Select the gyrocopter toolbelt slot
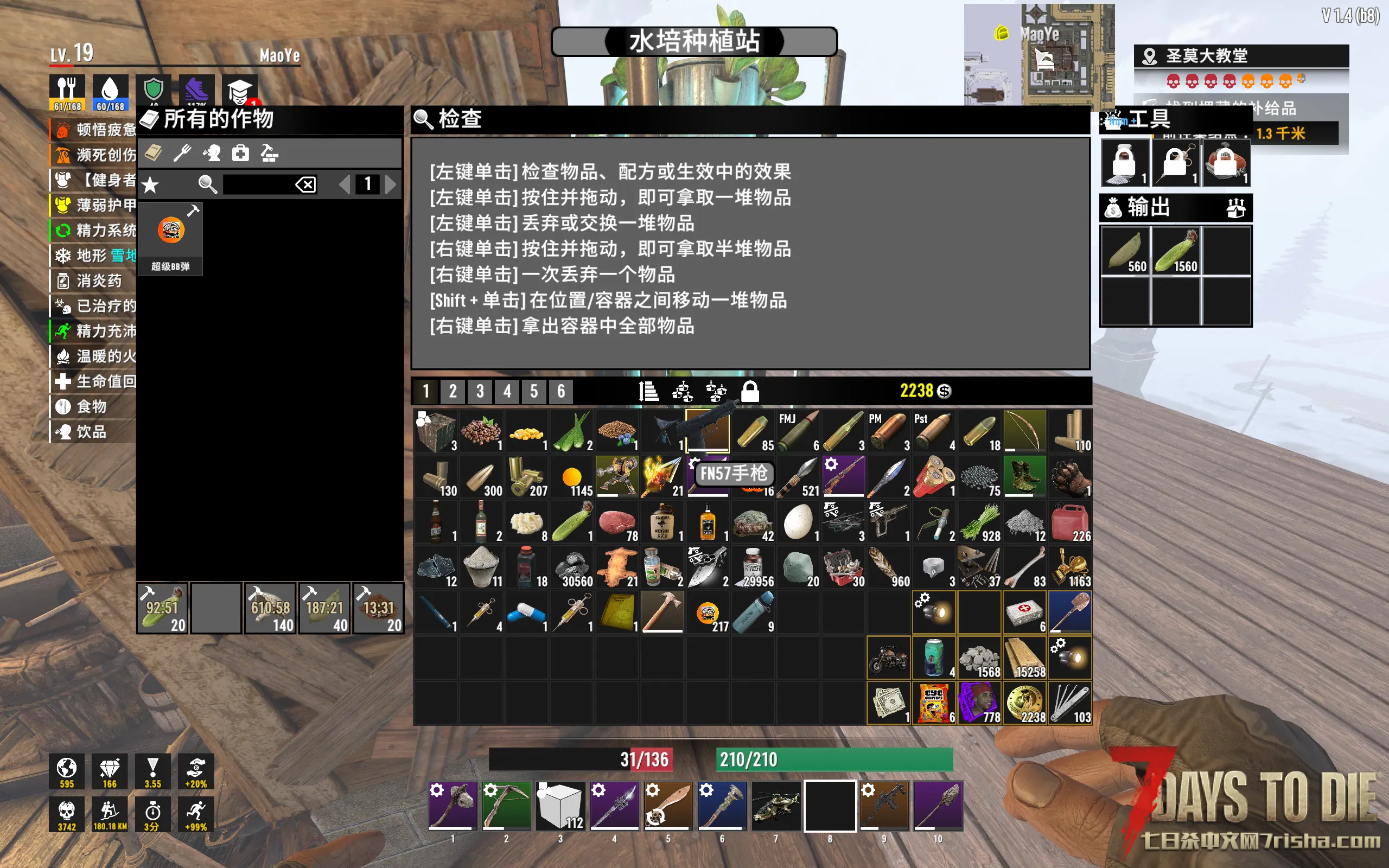 pos(776,806)
